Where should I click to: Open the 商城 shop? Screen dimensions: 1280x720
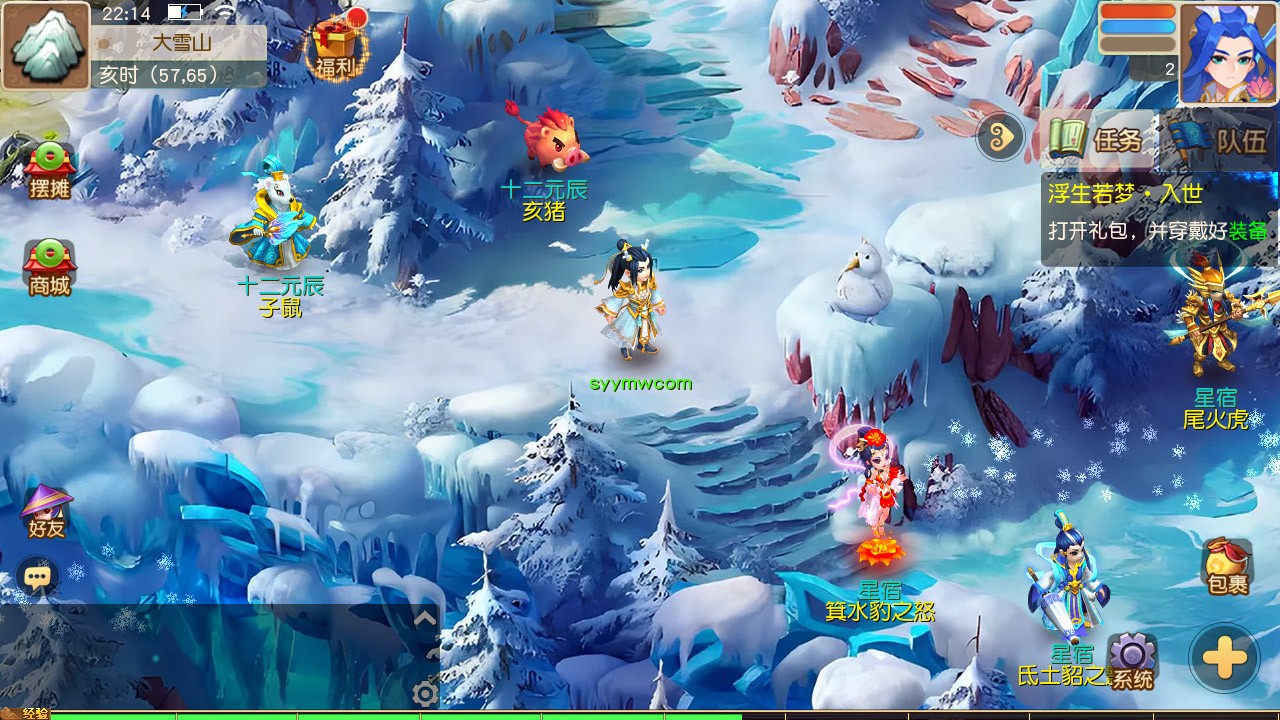pos(49,268)
